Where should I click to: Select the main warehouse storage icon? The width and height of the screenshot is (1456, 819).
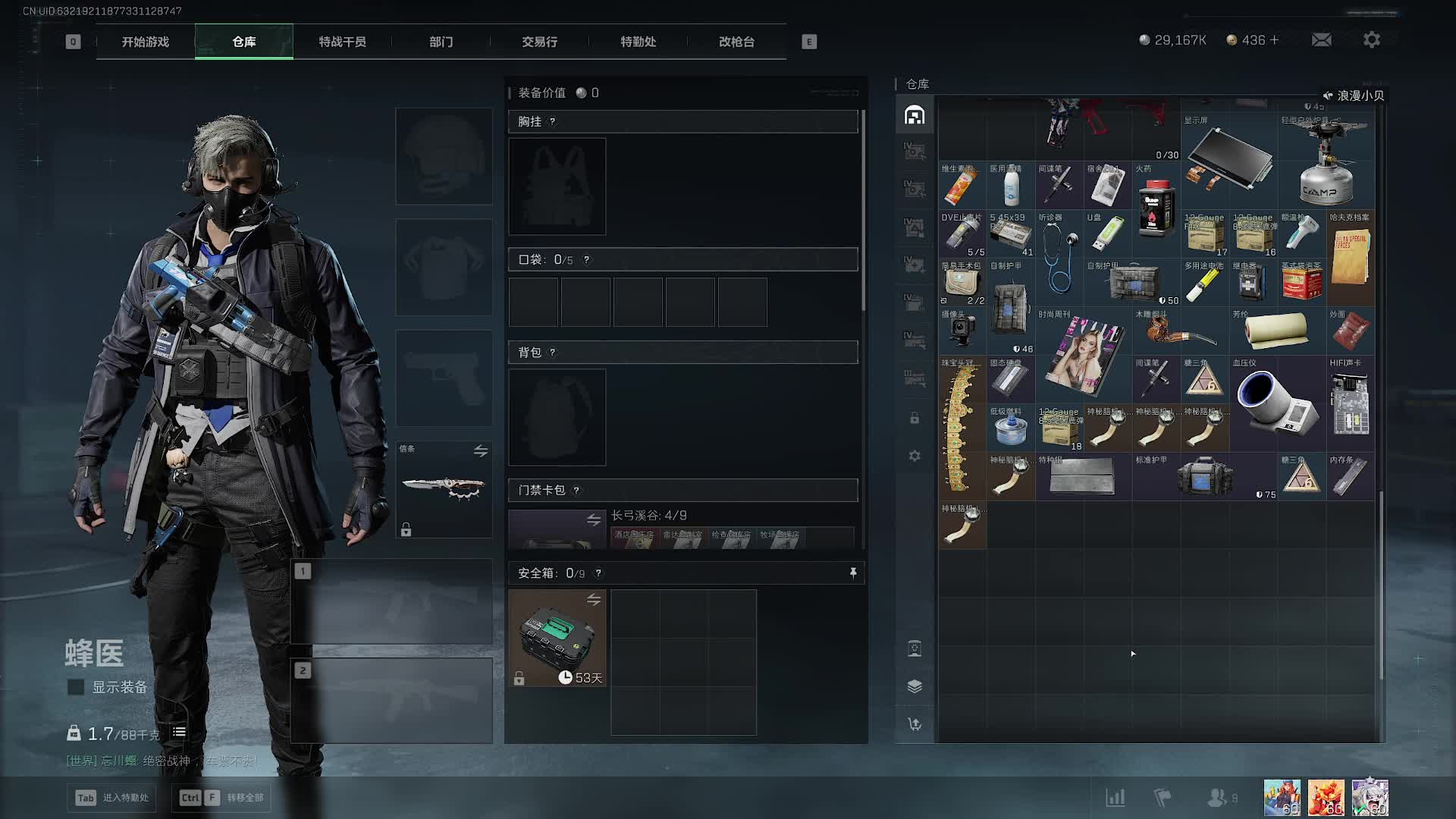coord(915,115)
